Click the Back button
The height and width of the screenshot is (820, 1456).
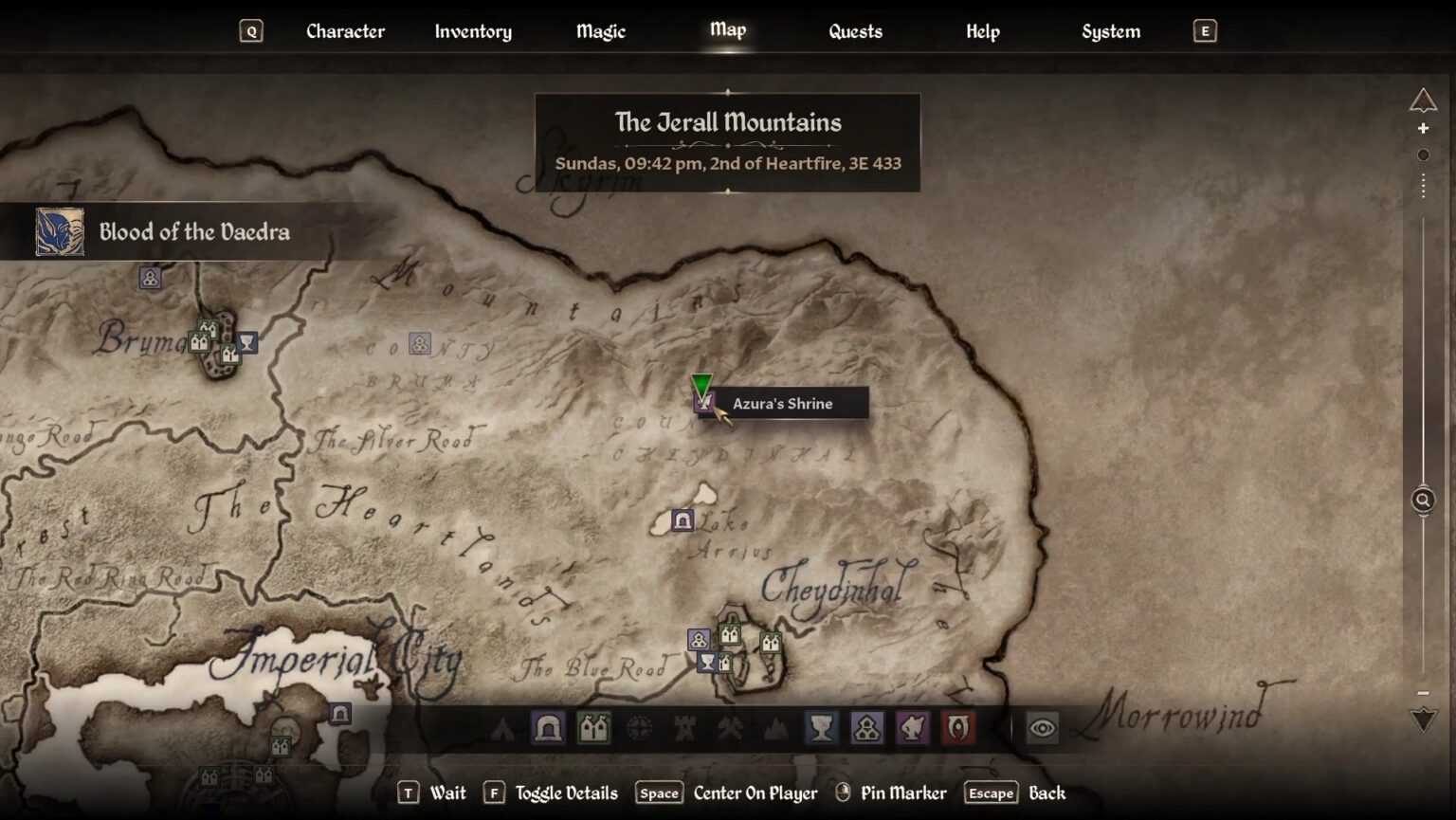point(1048,793)
